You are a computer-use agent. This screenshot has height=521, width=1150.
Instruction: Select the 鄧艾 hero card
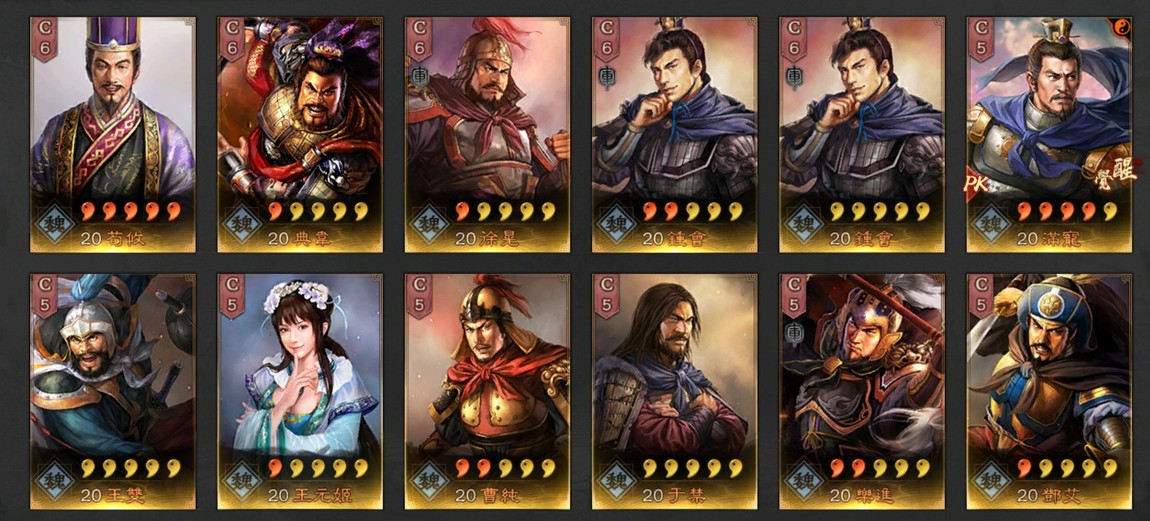(x=1049, y=391)
